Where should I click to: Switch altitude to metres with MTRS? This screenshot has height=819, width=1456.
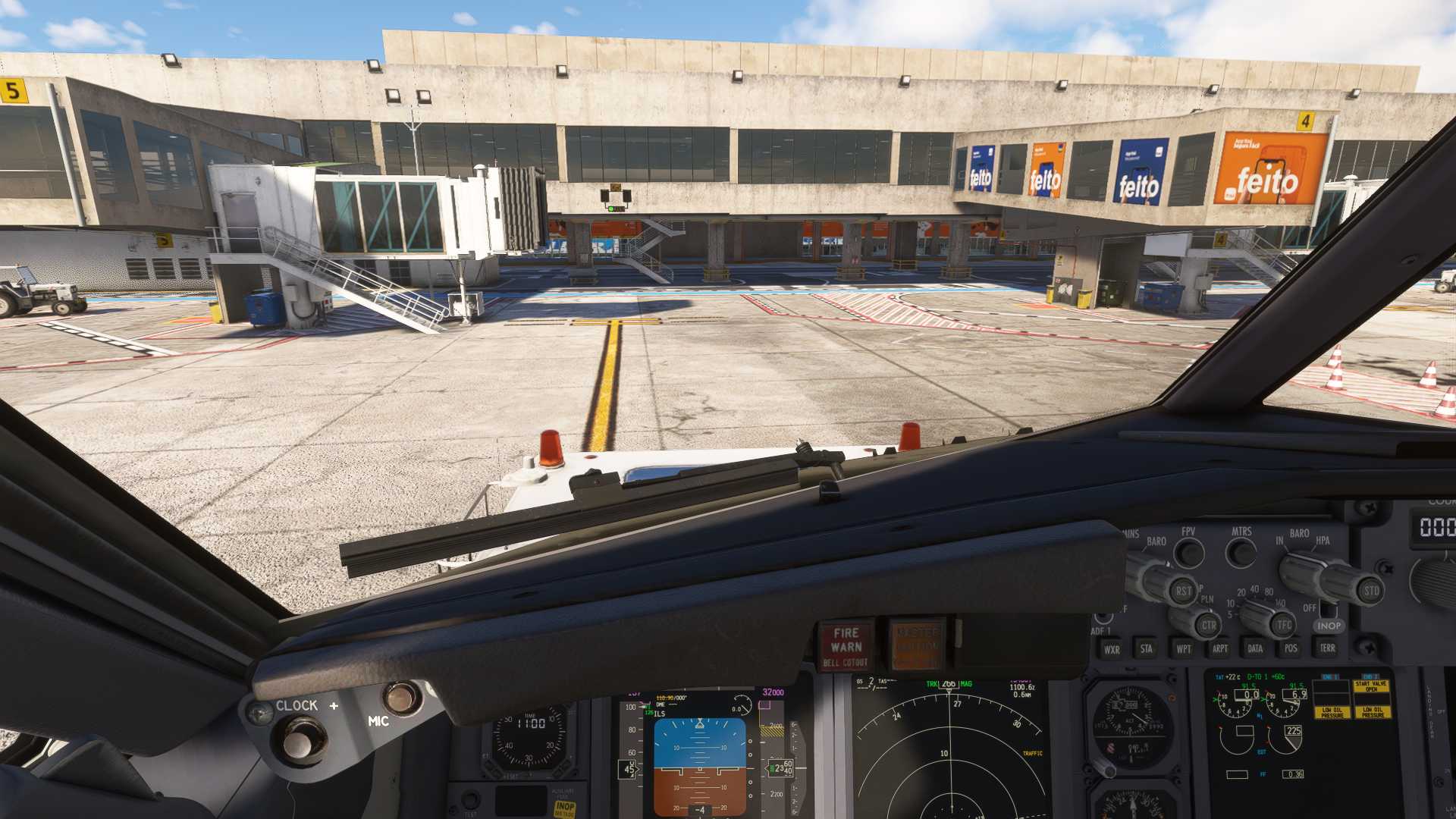[x=1241, y=554]
